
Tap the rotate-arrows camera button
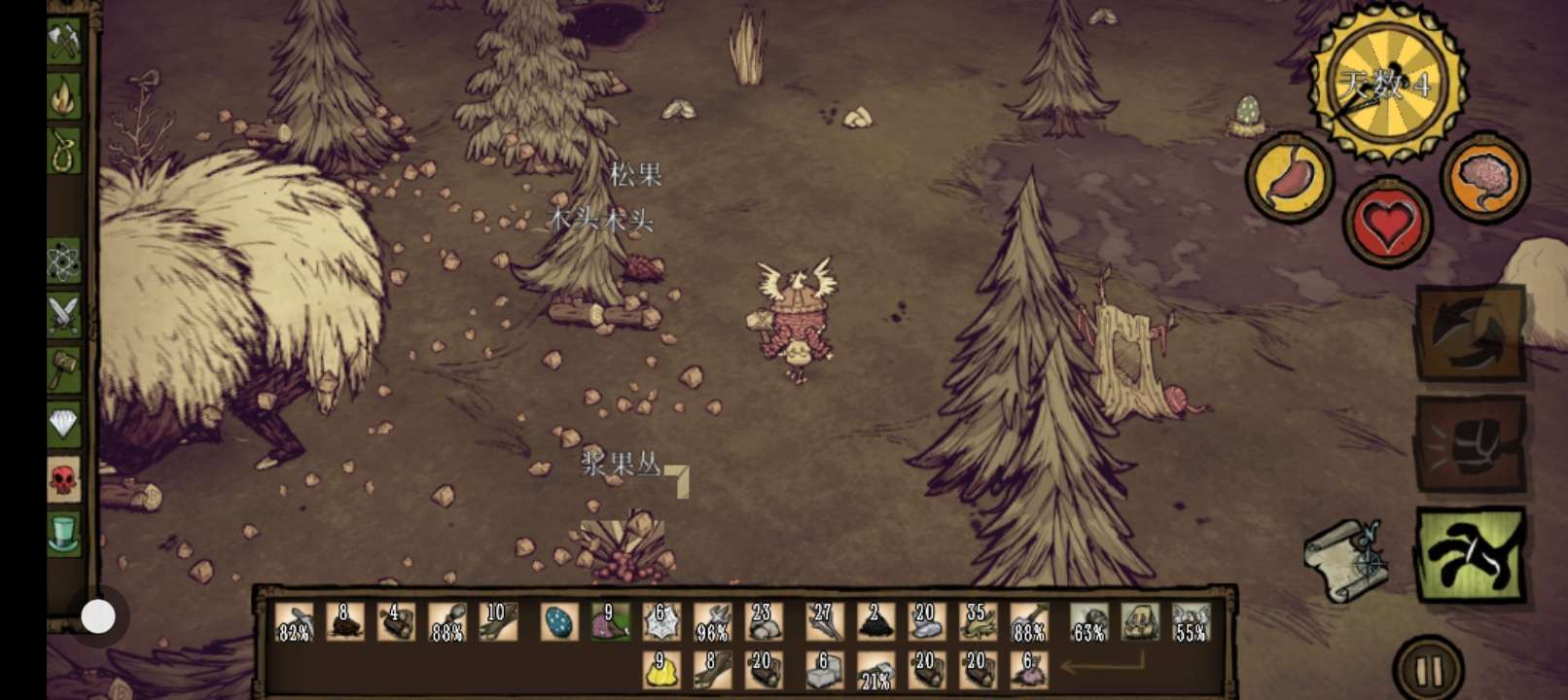coord(1470,332)
